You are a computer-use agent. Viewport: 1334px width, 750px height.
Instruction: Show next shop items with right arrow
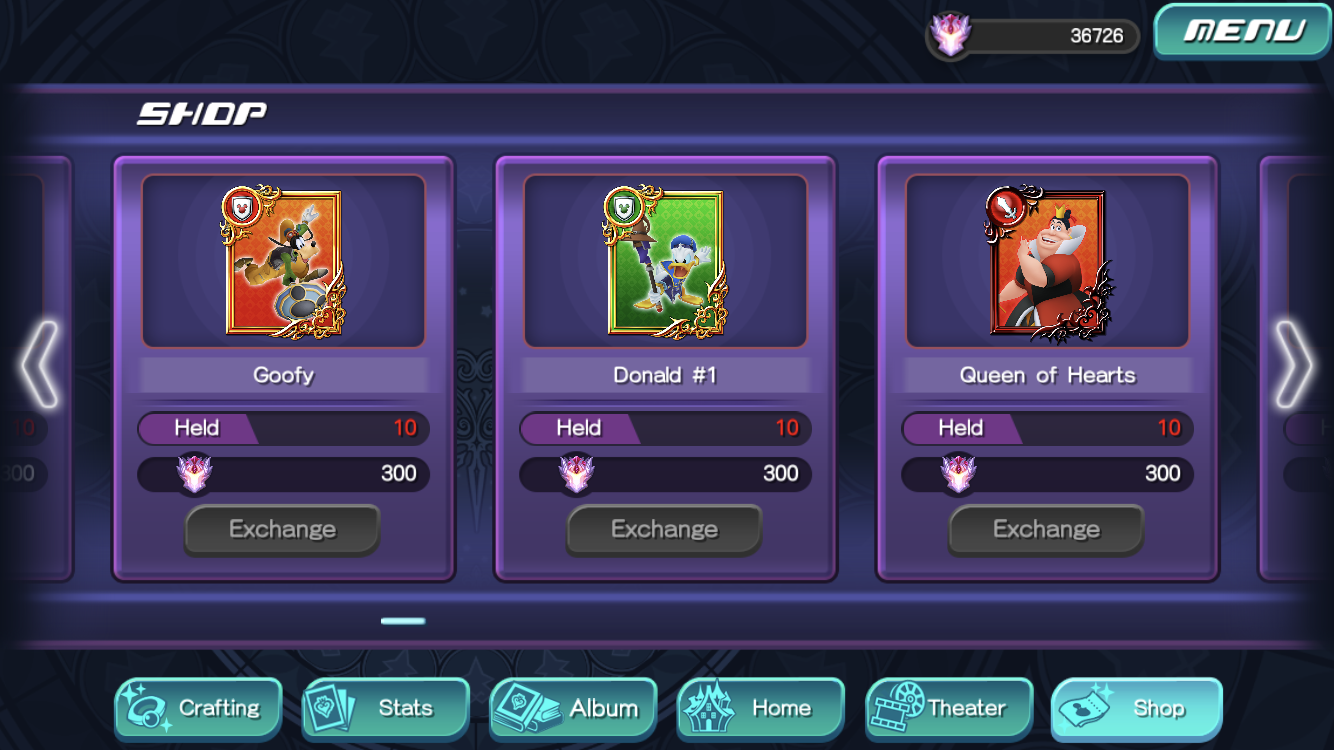click(x=1293, y=365)
